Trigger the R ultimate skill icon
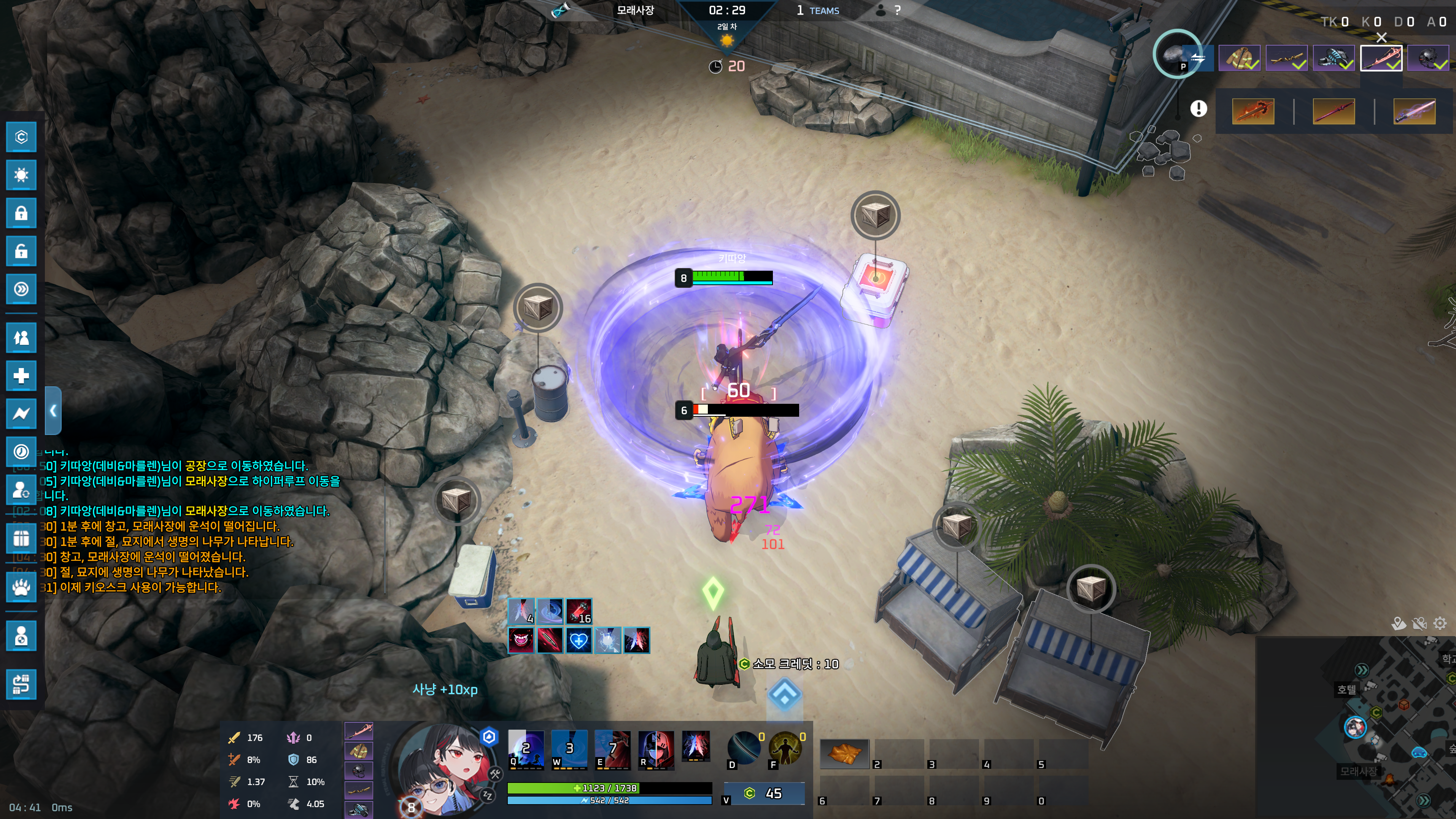Image resolution: width=1456 pixels, height=819 pixels. [x=656, y=749]
